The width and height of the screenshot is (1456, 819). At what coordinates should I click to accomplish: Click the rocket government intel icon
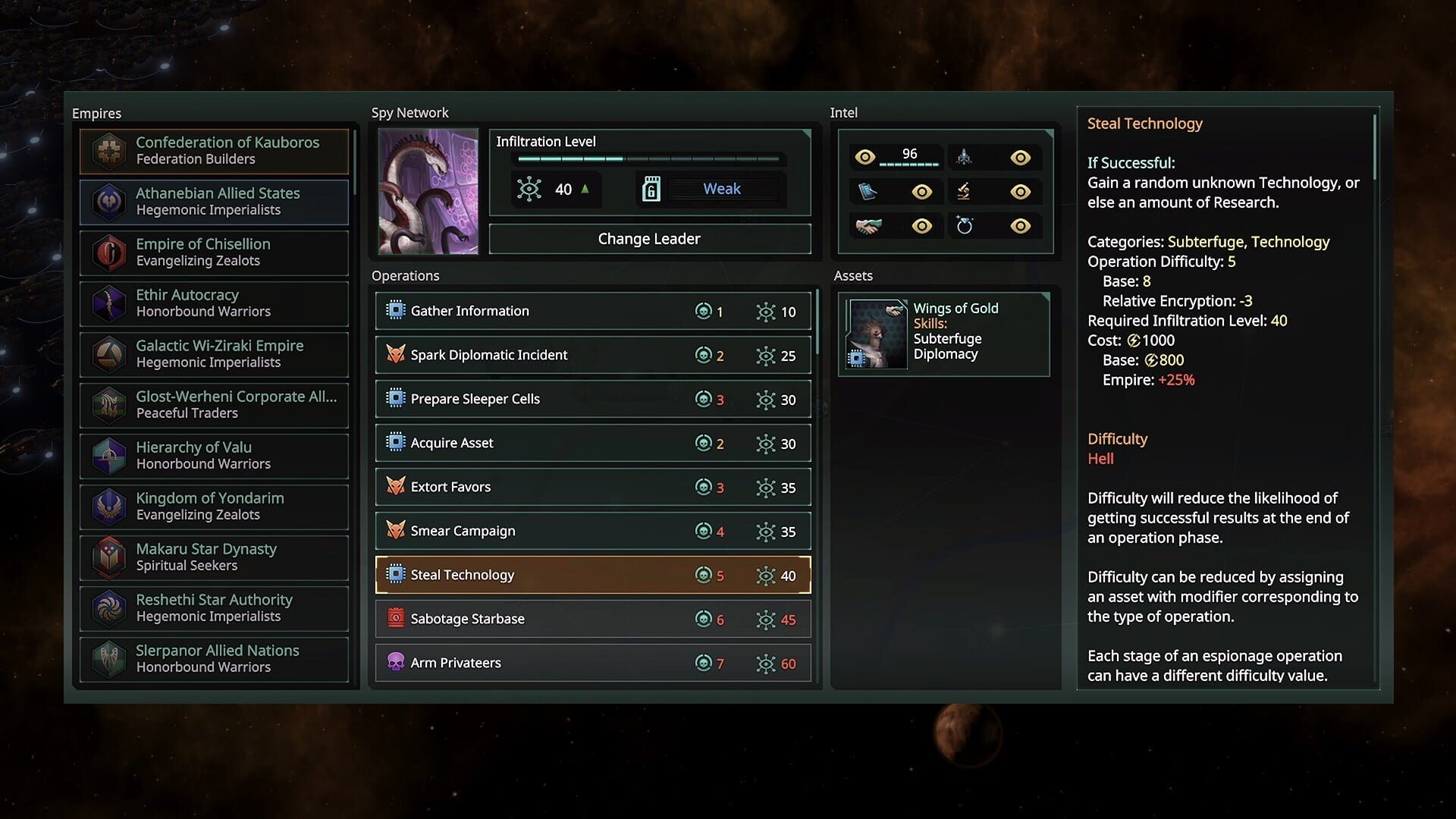coord(964,157)
